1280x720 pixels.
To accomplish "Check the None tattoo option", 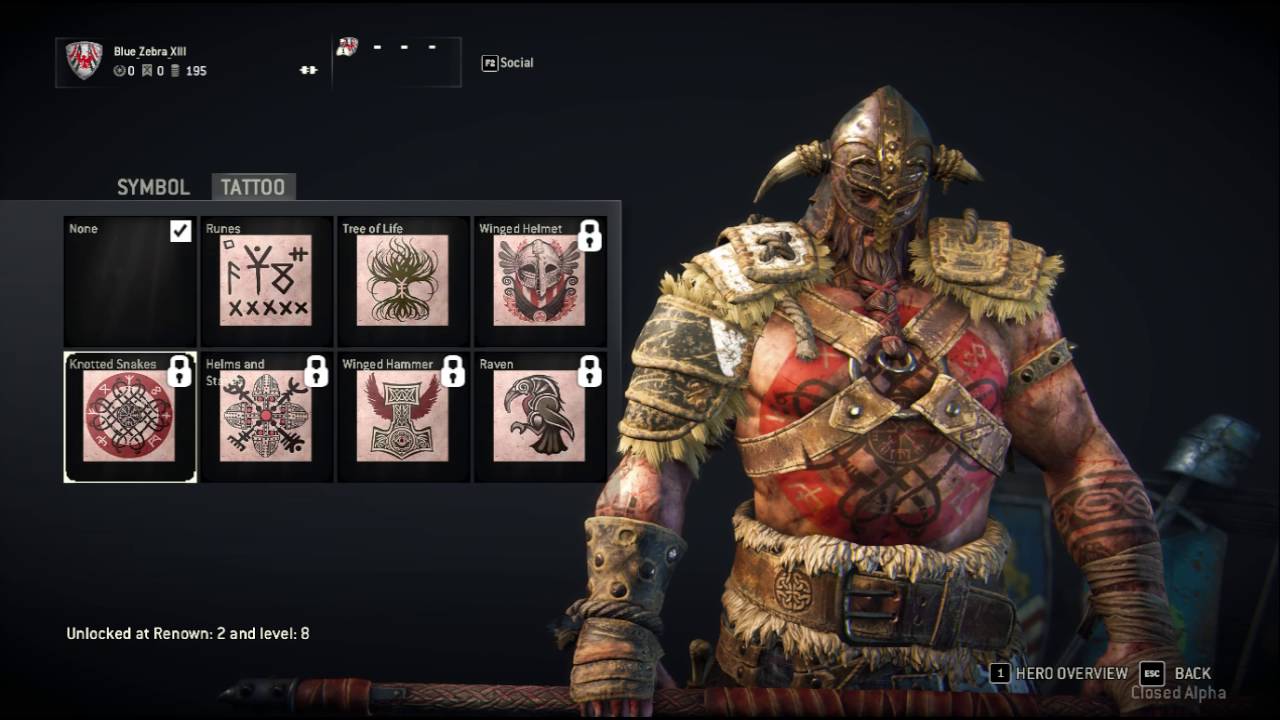I will pos(129,281).
